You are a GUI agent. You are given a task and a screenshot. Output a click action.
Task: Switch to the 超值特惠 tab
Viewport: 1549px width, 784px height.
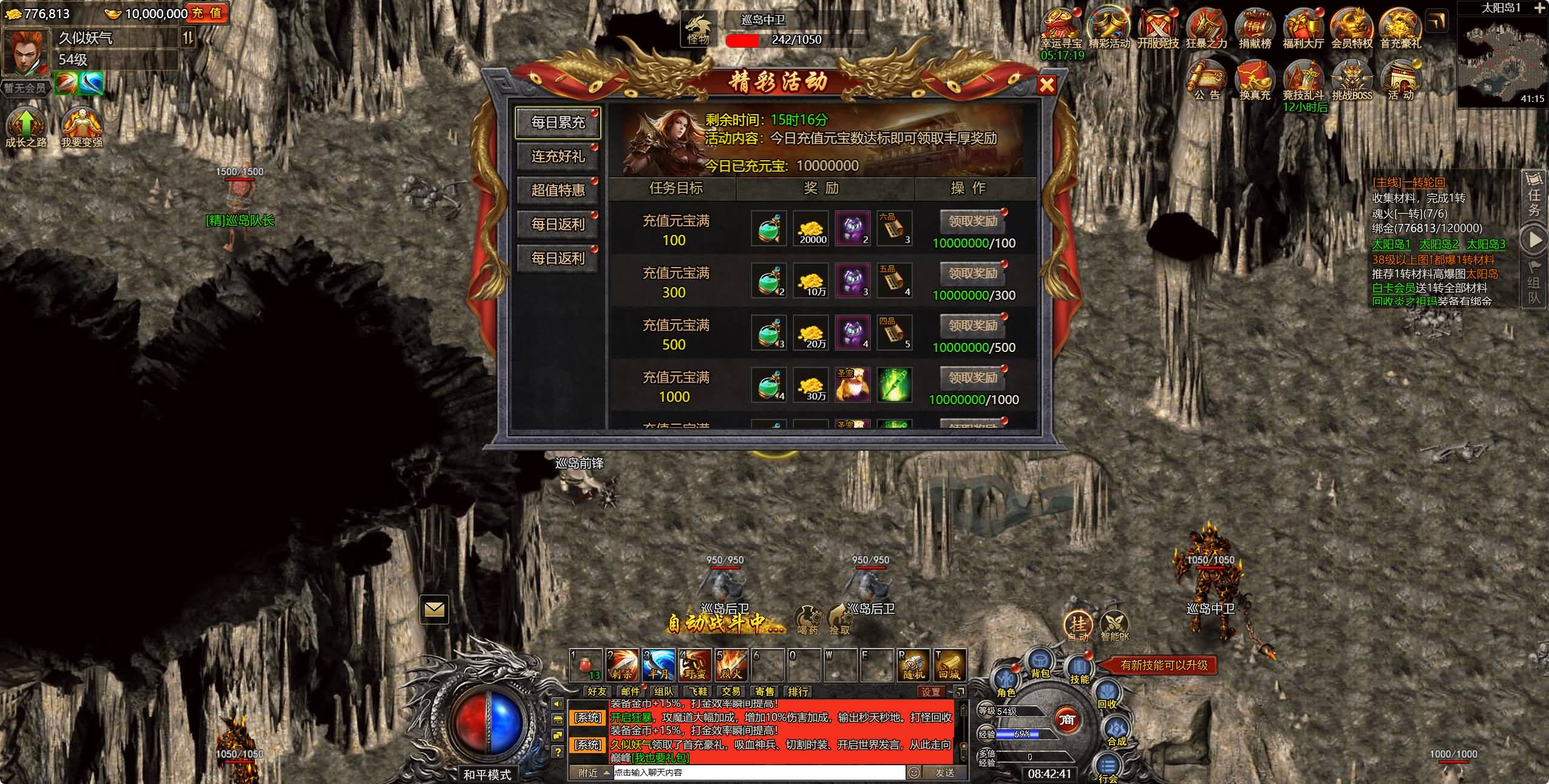coord(558,191)
